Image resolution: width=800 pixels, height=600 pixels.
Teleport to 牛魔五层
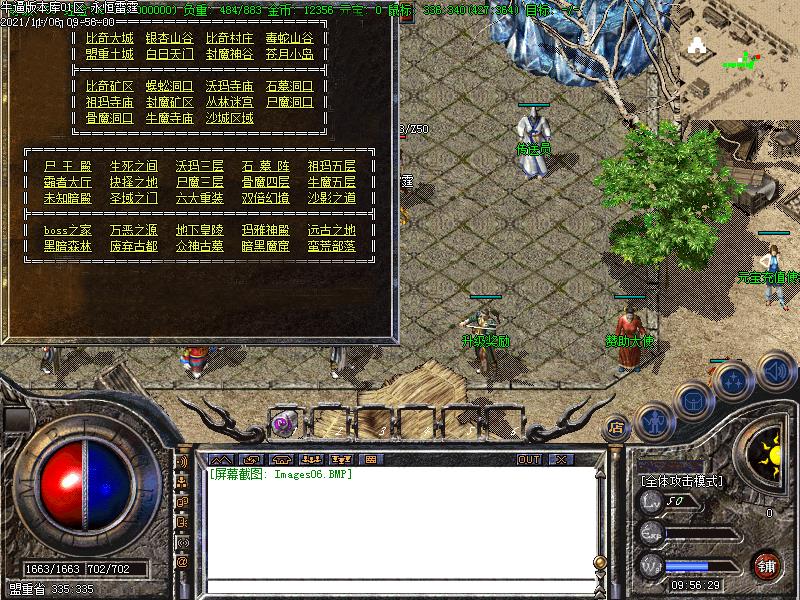331,182
